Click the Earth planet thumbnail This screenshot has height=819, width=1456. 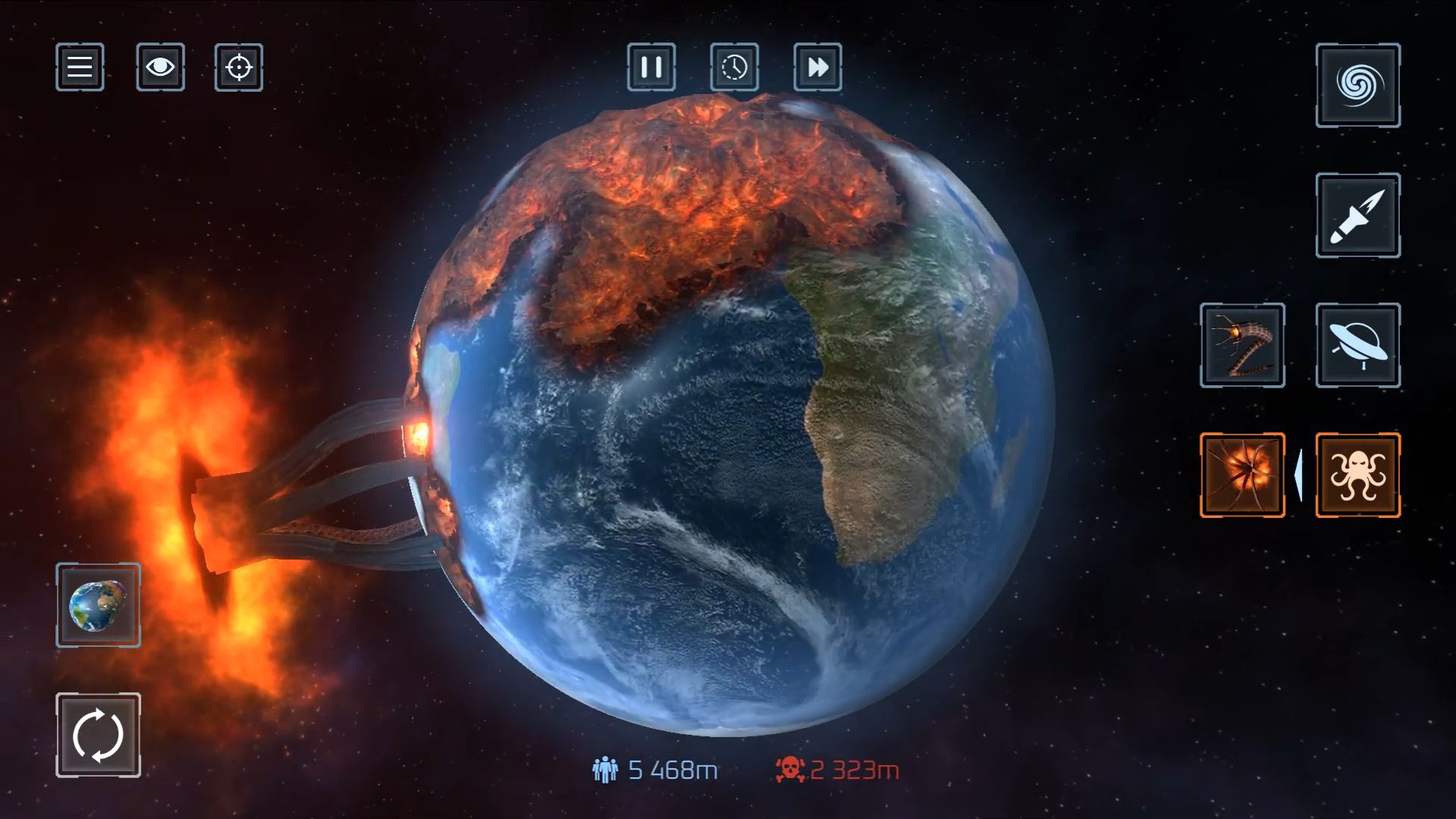pyautogui.click(x=98, y=606)
